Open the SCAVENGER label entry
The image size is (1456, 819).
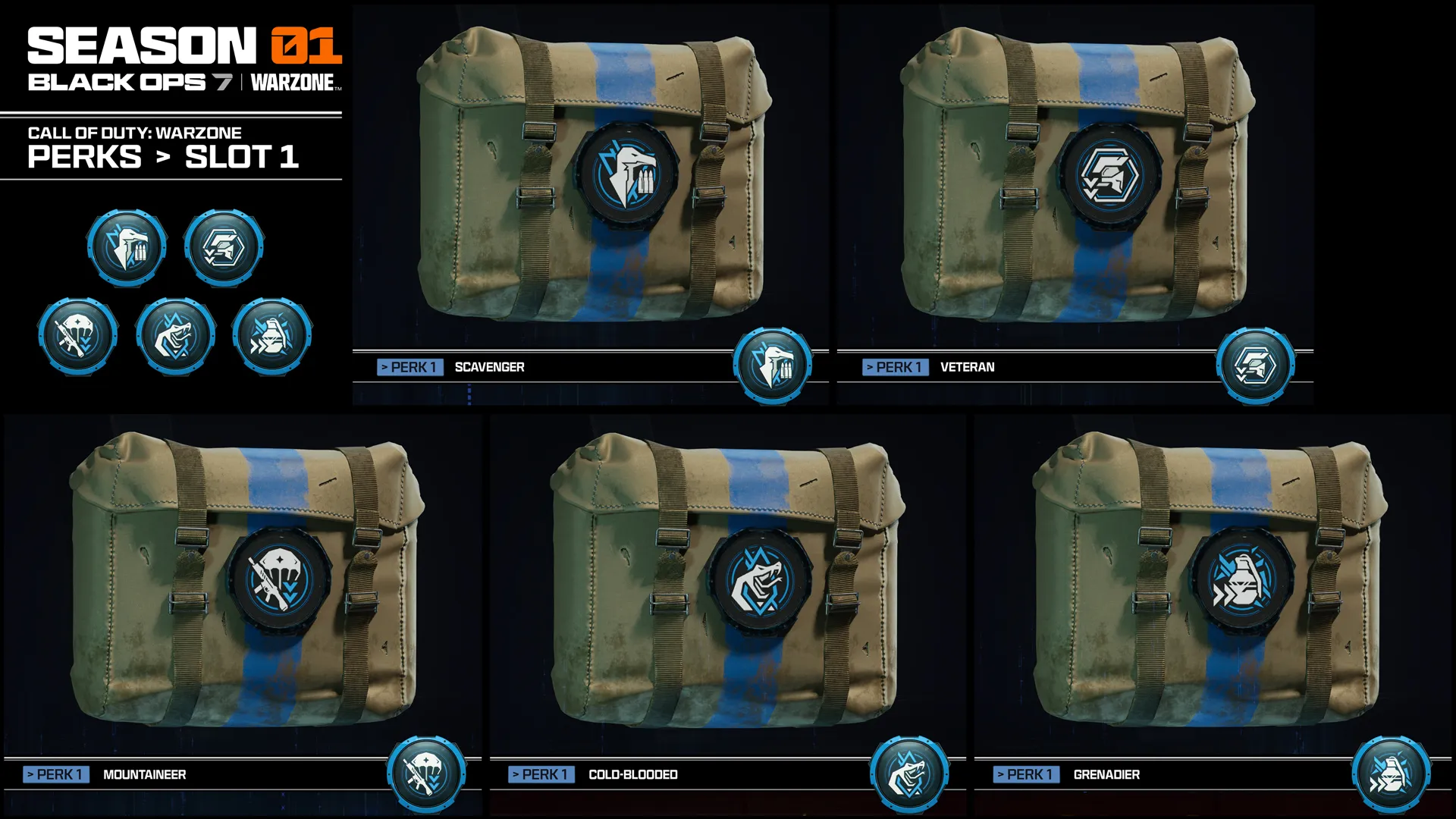pyautogui.click(x=489, y=367)
